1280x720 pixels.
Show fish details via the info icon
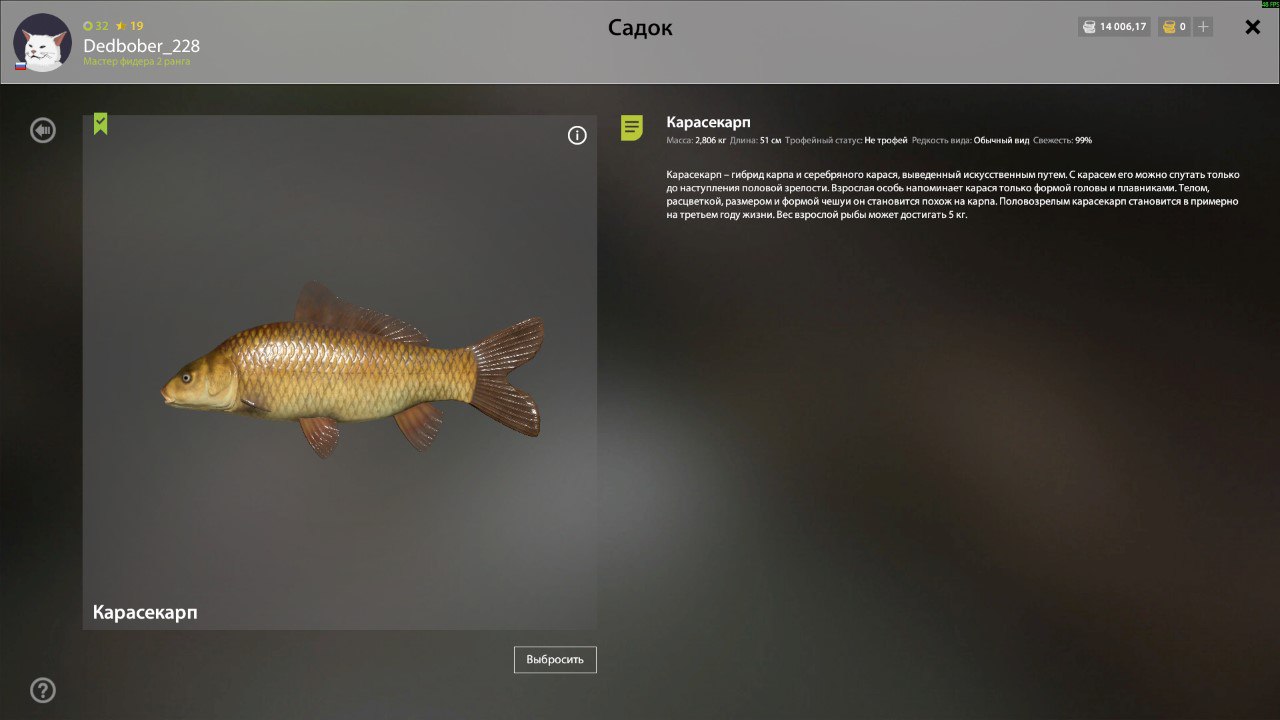pyautogui.click(x=577, y=136)
